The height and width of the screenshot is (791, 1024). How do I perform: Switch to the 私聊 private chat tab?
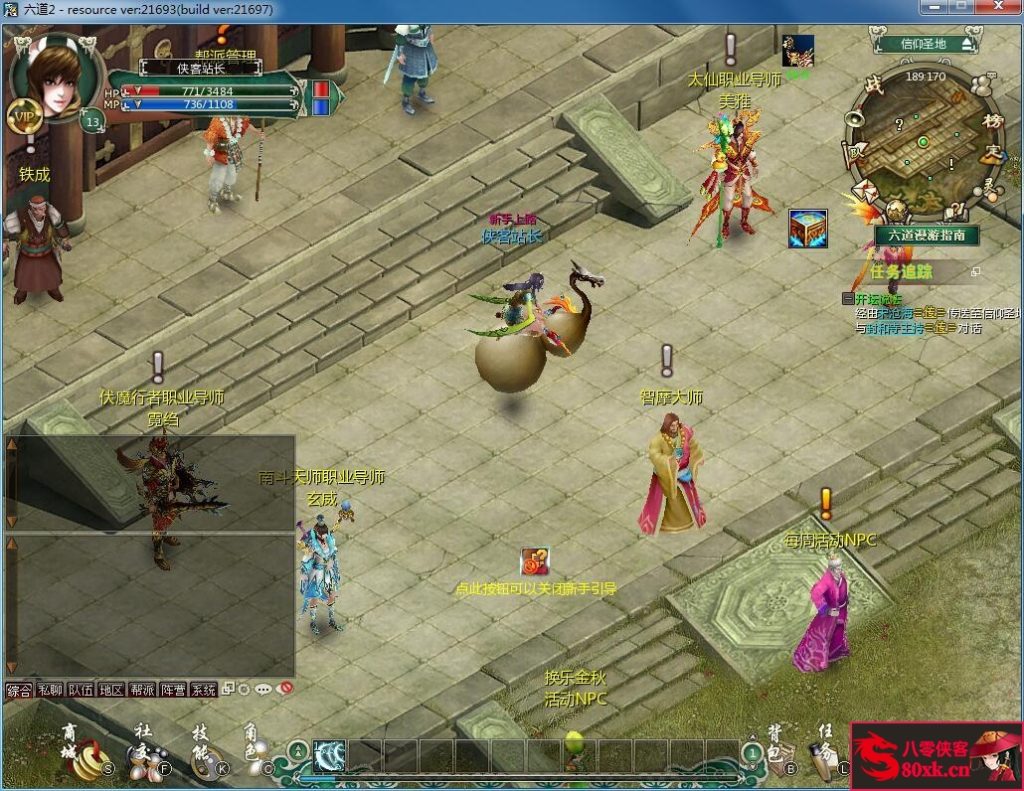pyautogui.click(x=50, y=690)
